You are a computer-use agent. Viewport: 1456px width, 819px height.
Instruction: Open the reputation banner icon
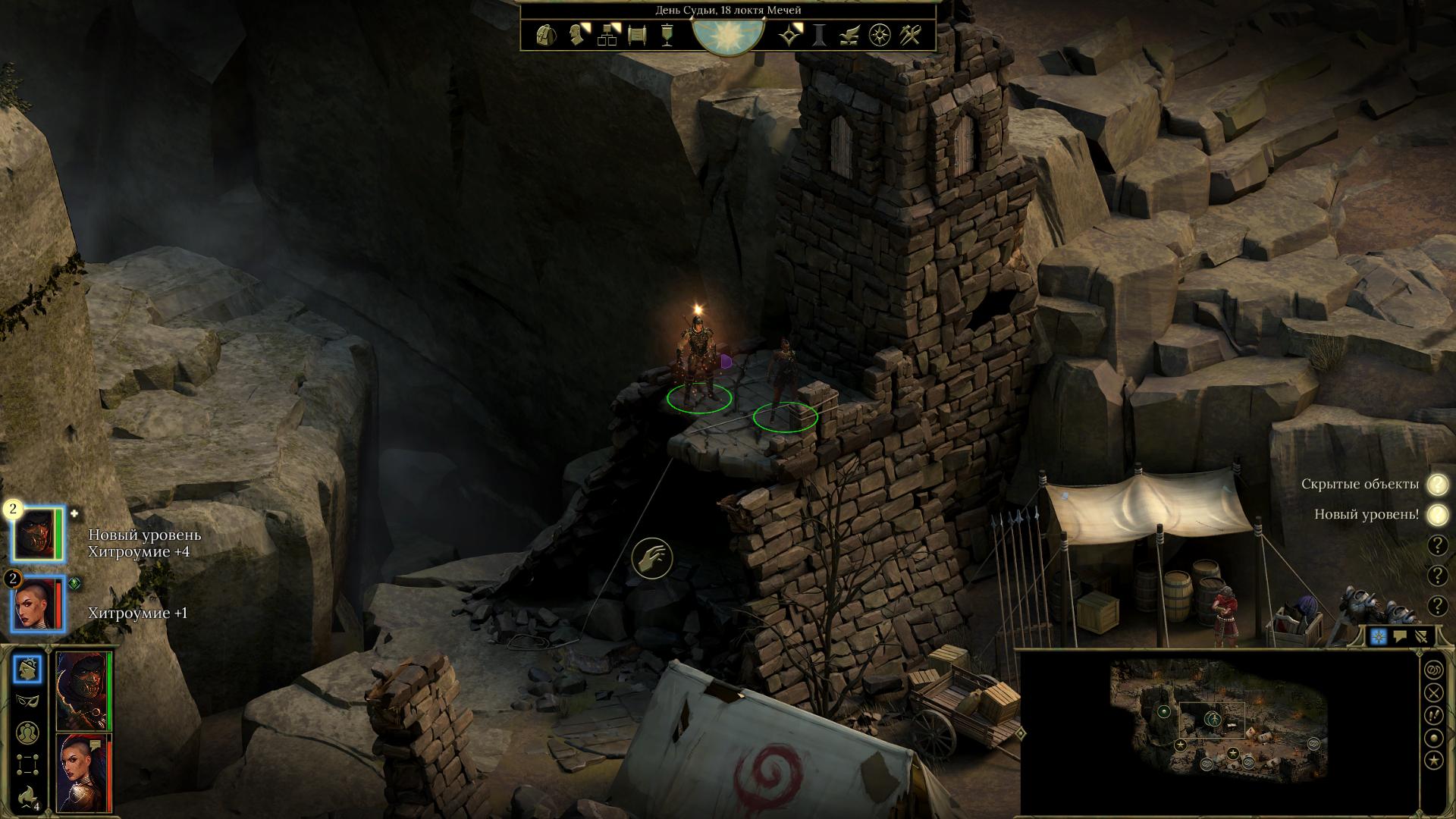click(667, 35)
